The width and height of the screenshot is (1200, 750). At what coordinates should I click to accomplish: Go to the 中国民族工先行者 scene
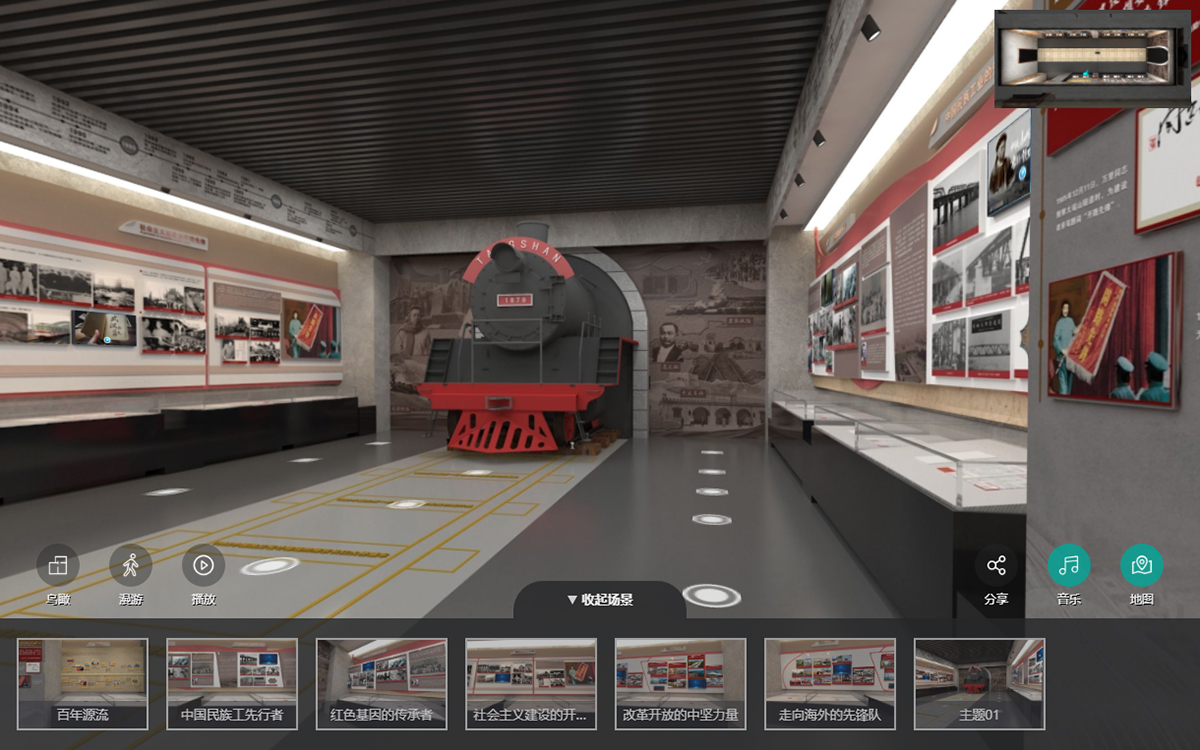232,684
